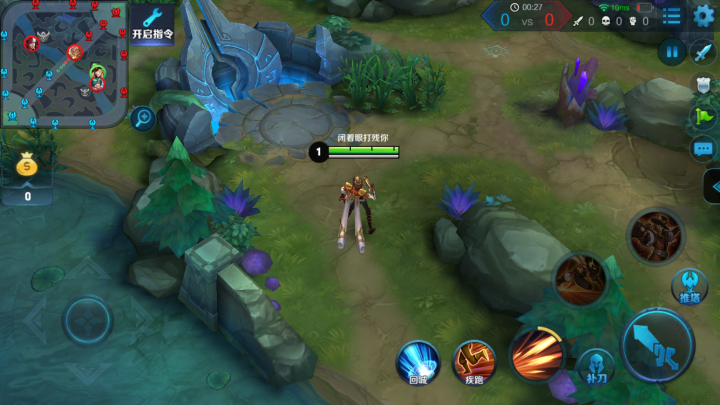Trigger the 补刀 last-hit button
This screenshot has height=405, width=720.
coord(596,367)
